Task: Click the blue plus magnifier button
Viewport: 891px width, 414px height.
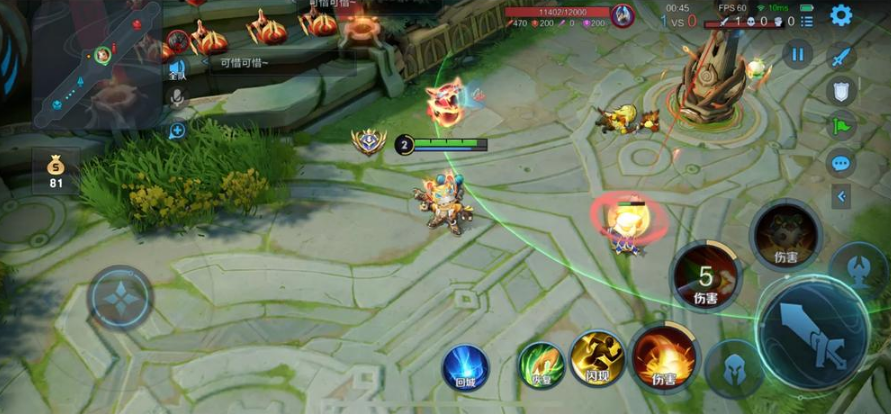Action: [x=178, y=130]
